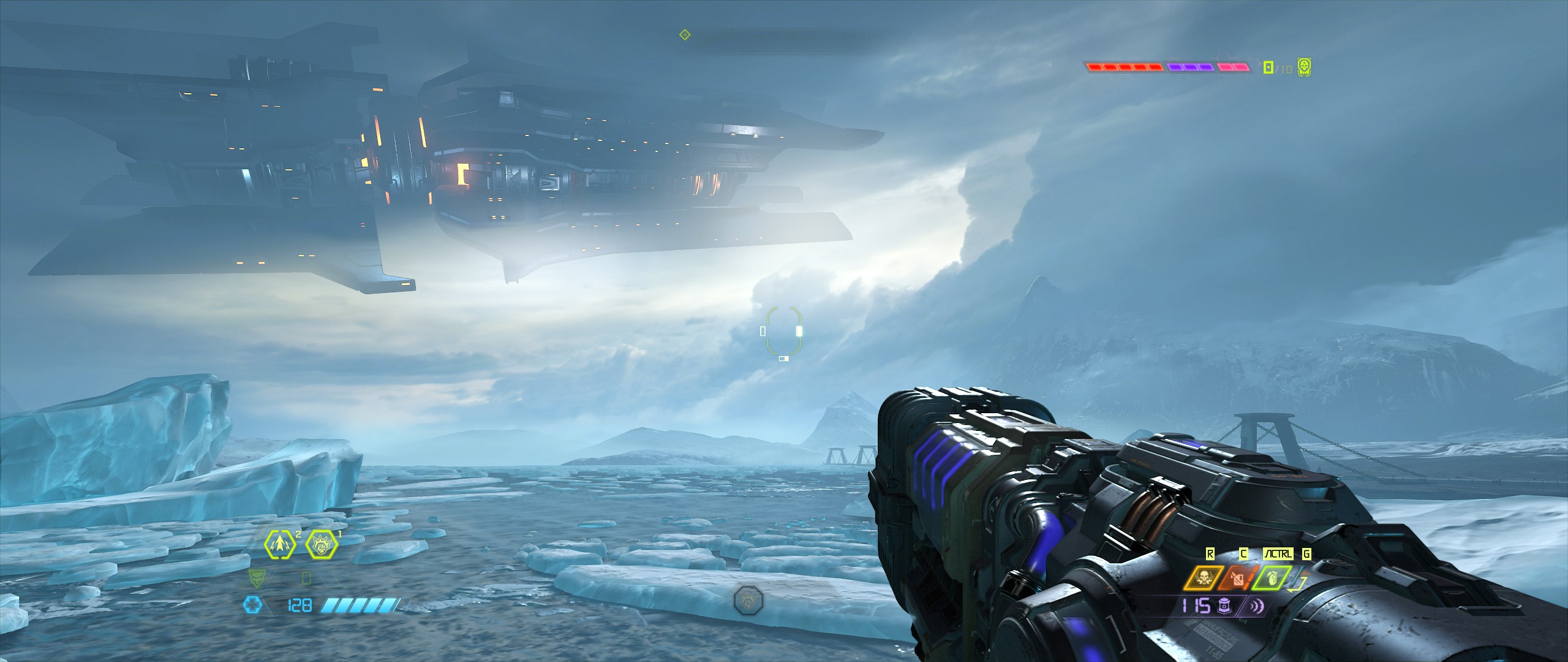The width and height of the screenshot is (1568, 662).
Task: Activate the blood punch fist icon
Action: click(x=321, y=543)
